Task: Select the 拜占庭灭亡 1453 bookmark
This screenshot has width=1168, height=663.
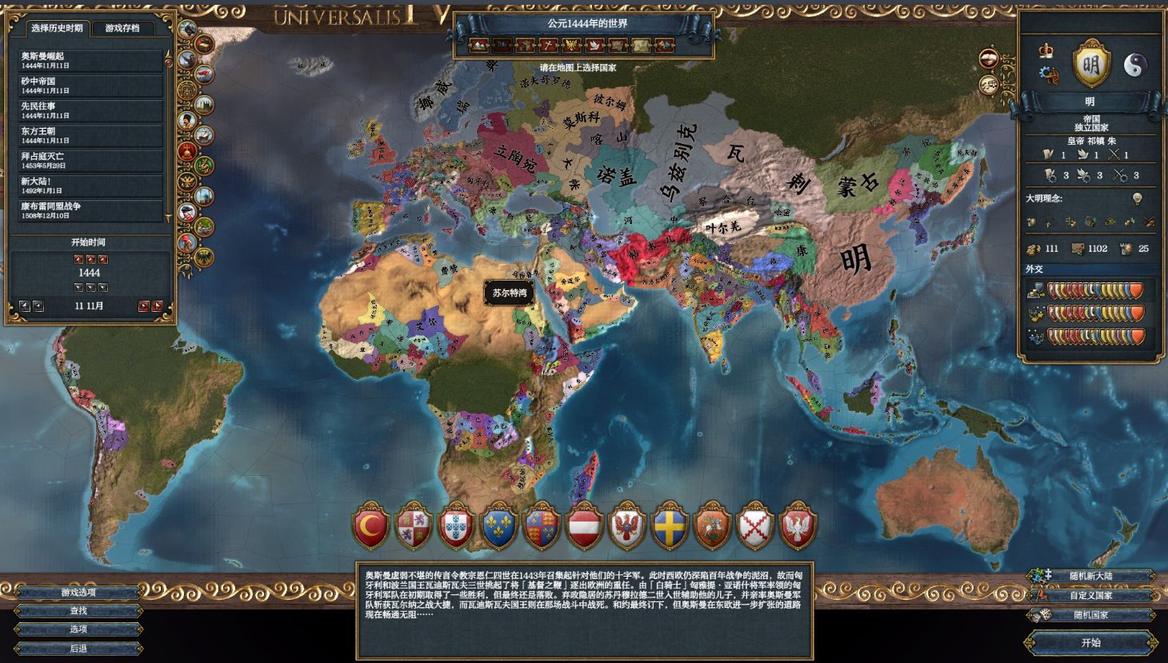Action: [88, 159]
